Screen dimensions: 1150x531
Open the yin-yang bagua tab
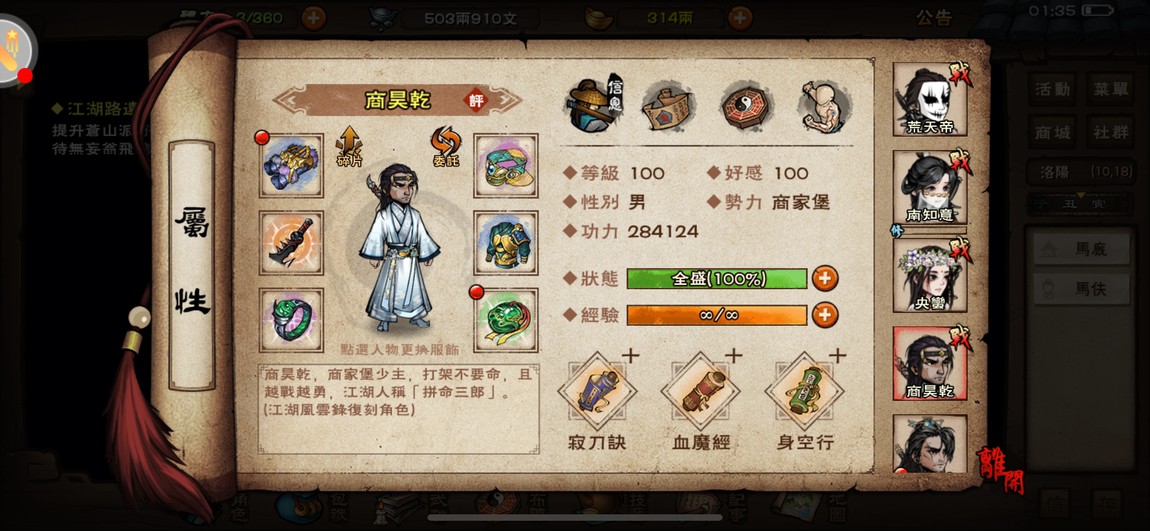coord(746,106)
